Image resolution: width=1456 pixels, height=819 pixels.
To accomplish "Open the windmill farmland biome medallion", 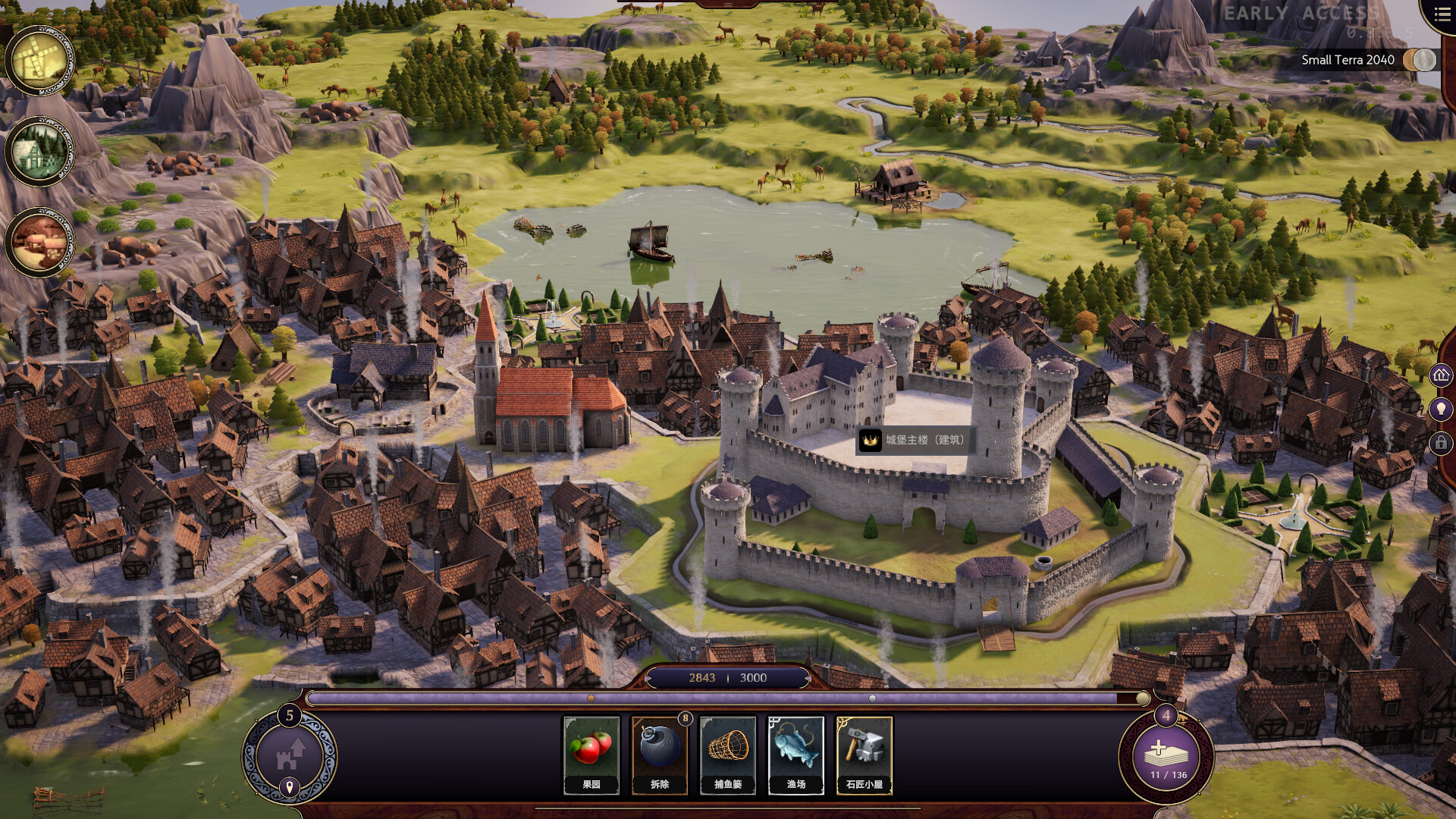I will tap(39, 61).
